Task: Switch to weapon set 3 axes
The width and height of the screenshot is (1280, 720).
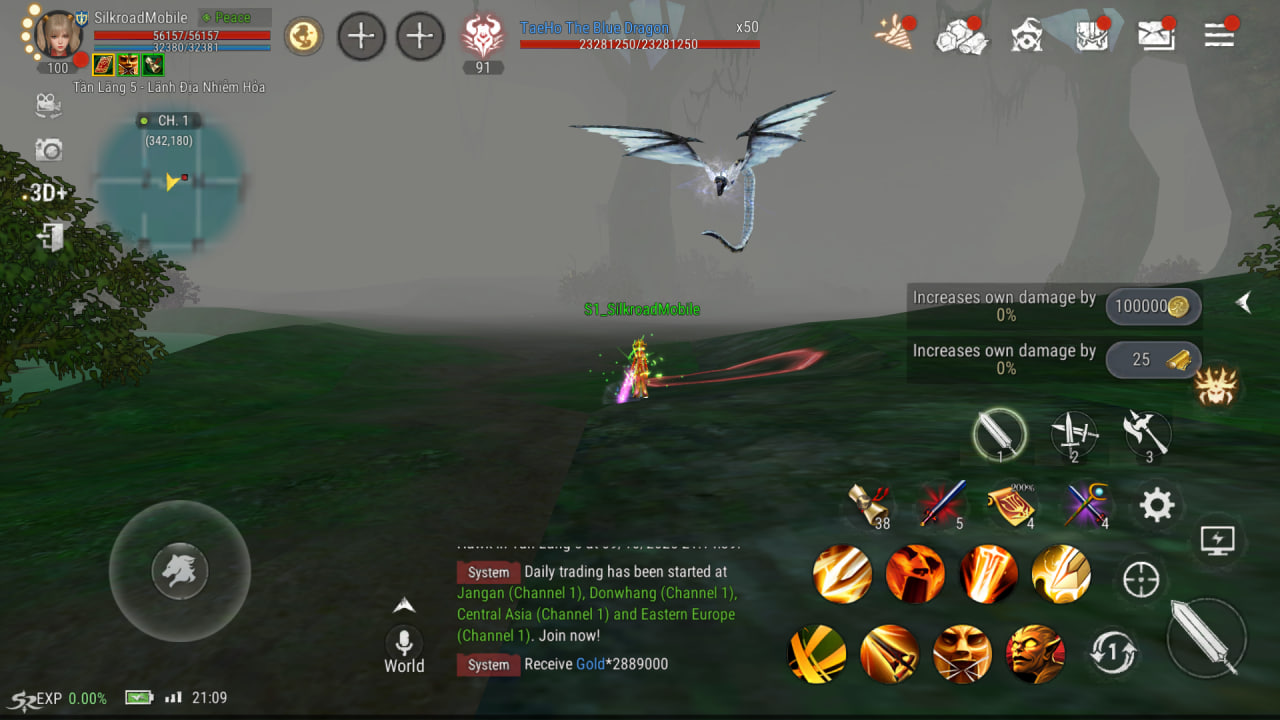Action: point(1145,434)
